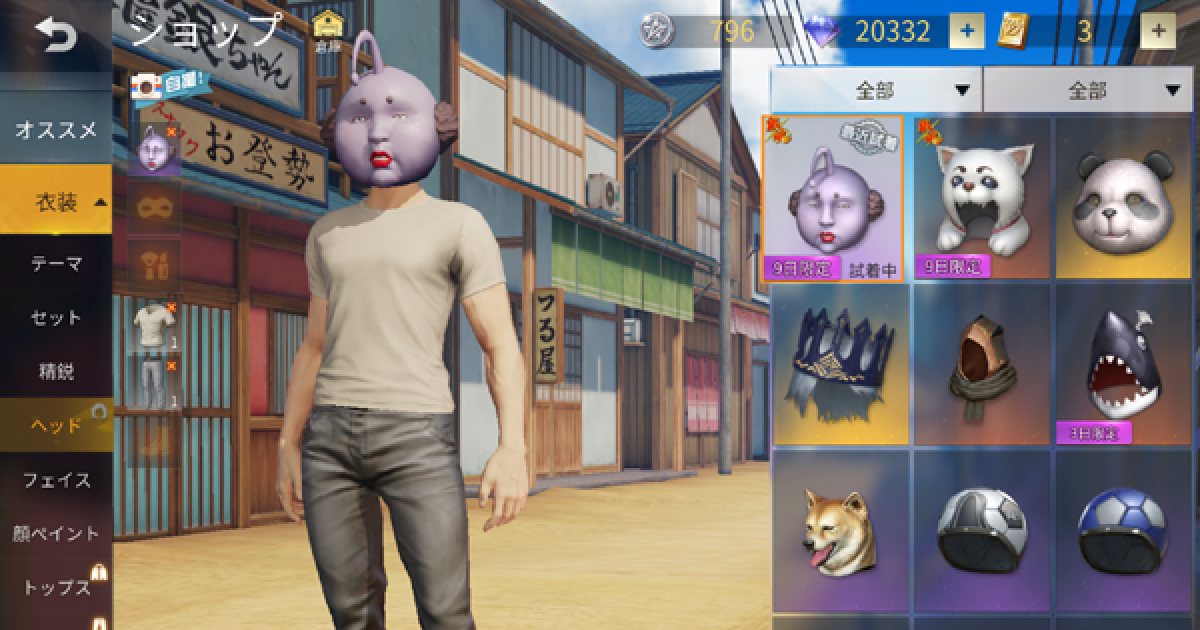The height and width of the screenshot is (630, 1200).
Task: Choose the shark head item
Action: [1124, 365]
